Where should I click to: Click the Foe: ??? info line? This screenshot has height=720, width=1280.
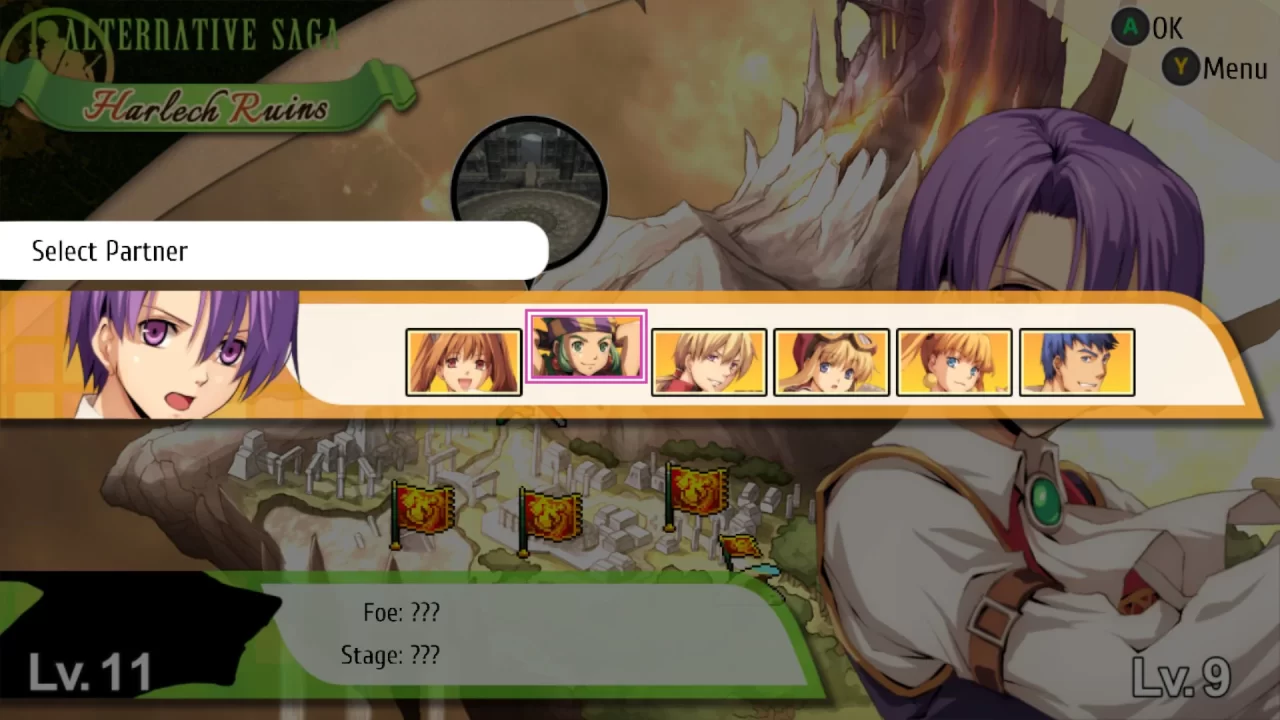(402, 612)
